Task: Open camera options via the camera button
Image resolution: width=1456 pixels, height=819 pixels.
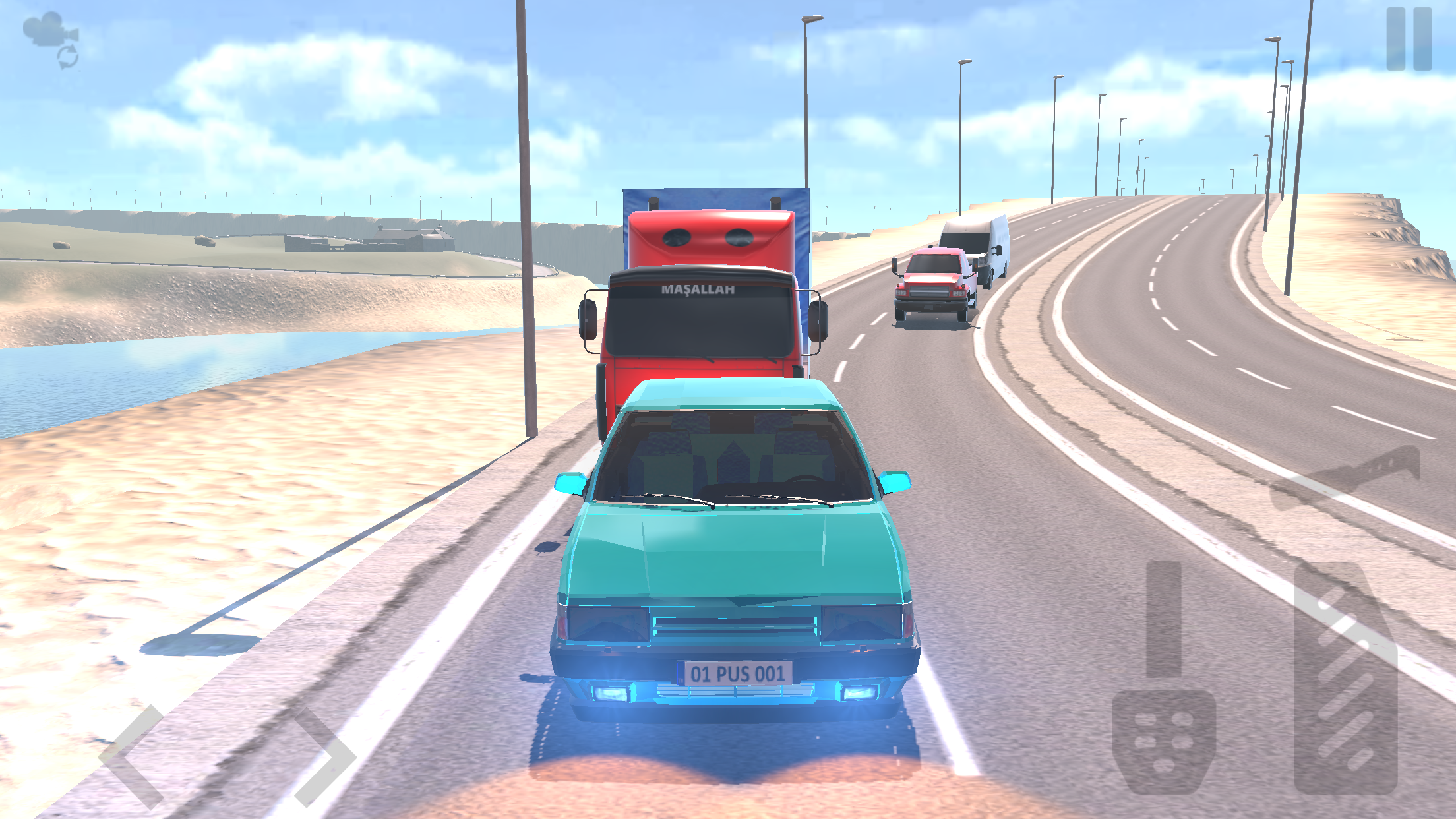Action: coord(49,30)
